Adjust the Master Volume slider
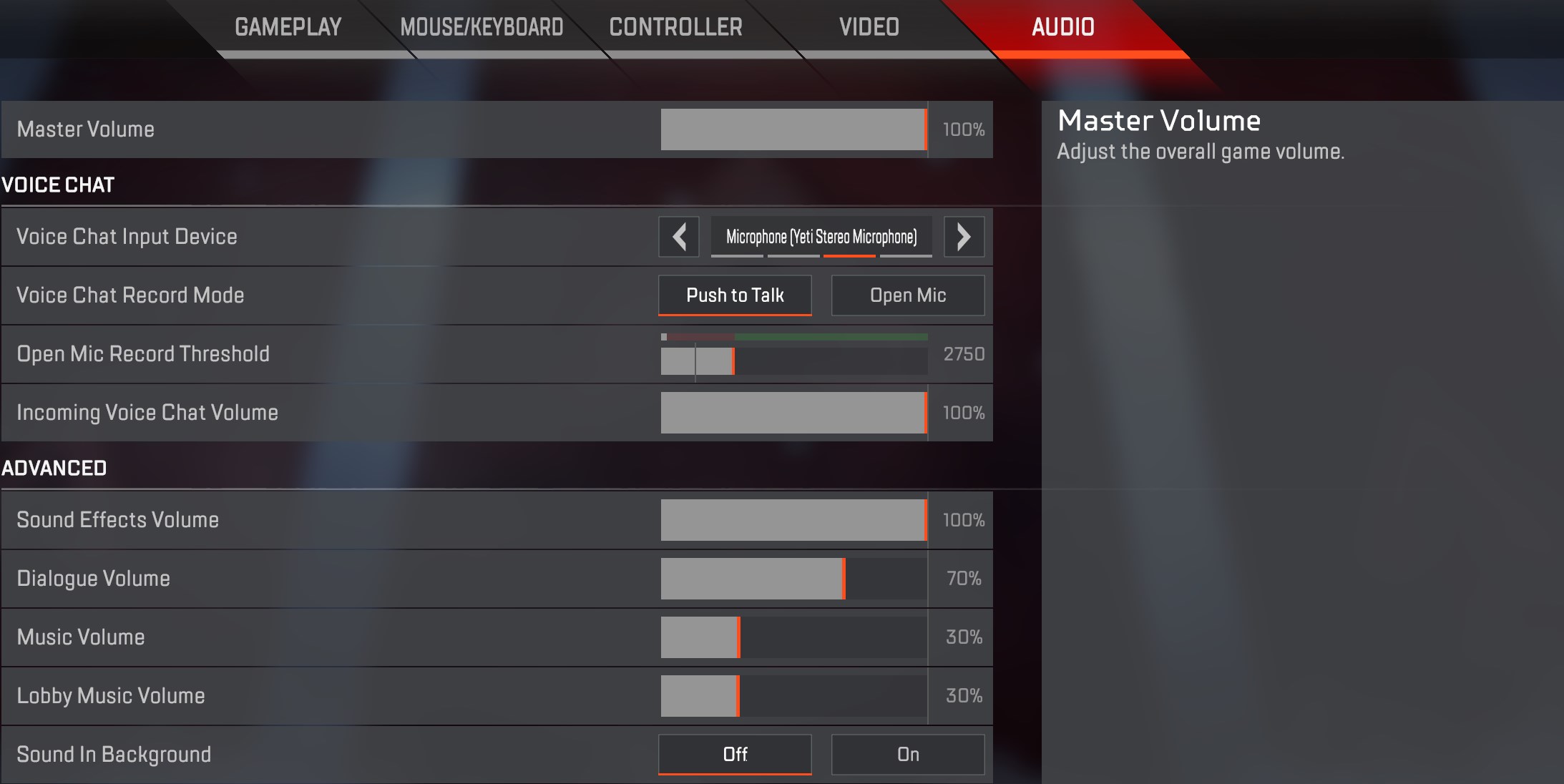 [794, 129]
